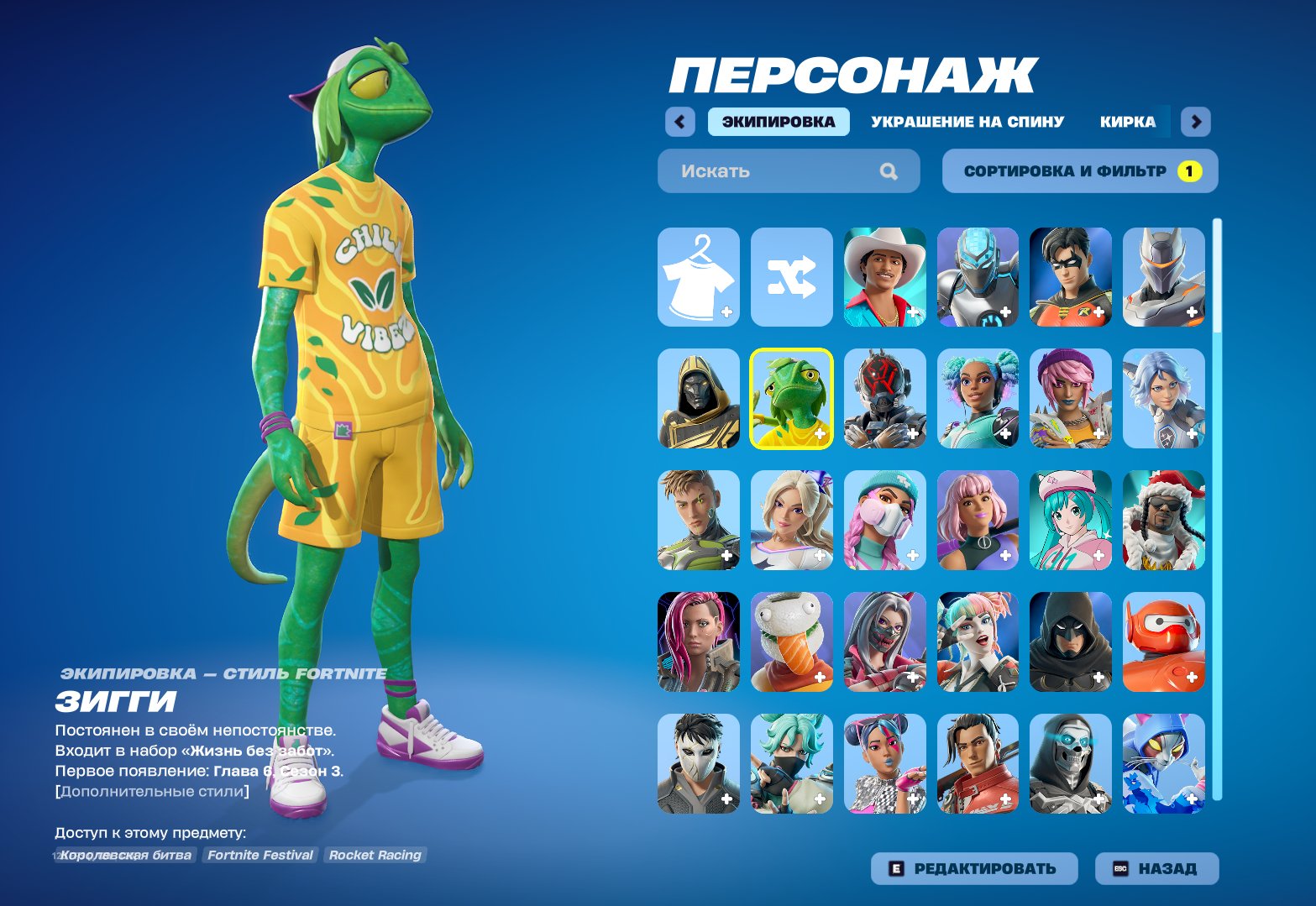Select the currently equipped Ziggy chameleon icon
This screenshot has width=1316, height=906.
point(790,398)
